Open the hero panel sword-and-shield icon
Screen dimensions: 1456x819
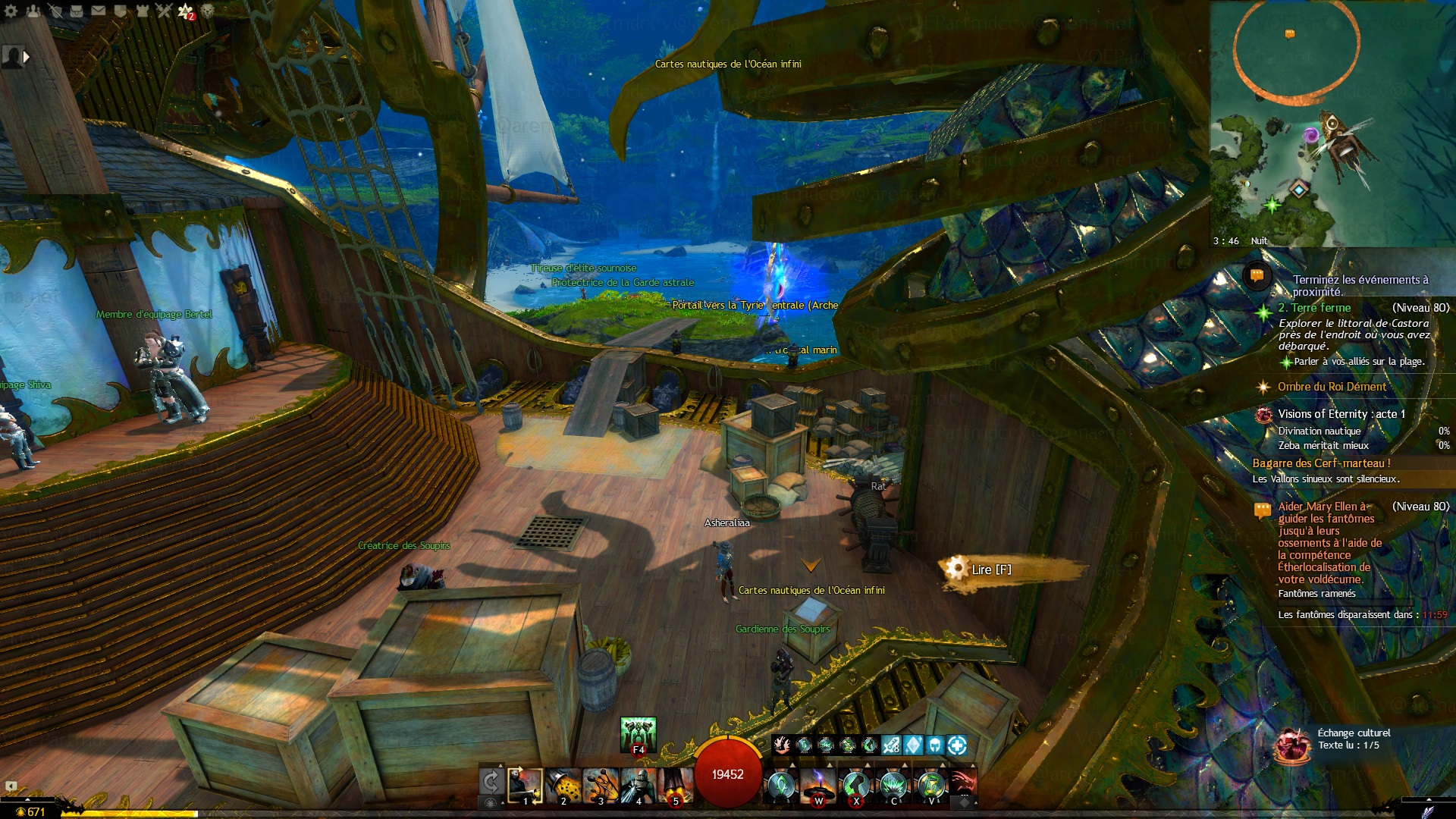pyautogui.click(x=55, y=11)
